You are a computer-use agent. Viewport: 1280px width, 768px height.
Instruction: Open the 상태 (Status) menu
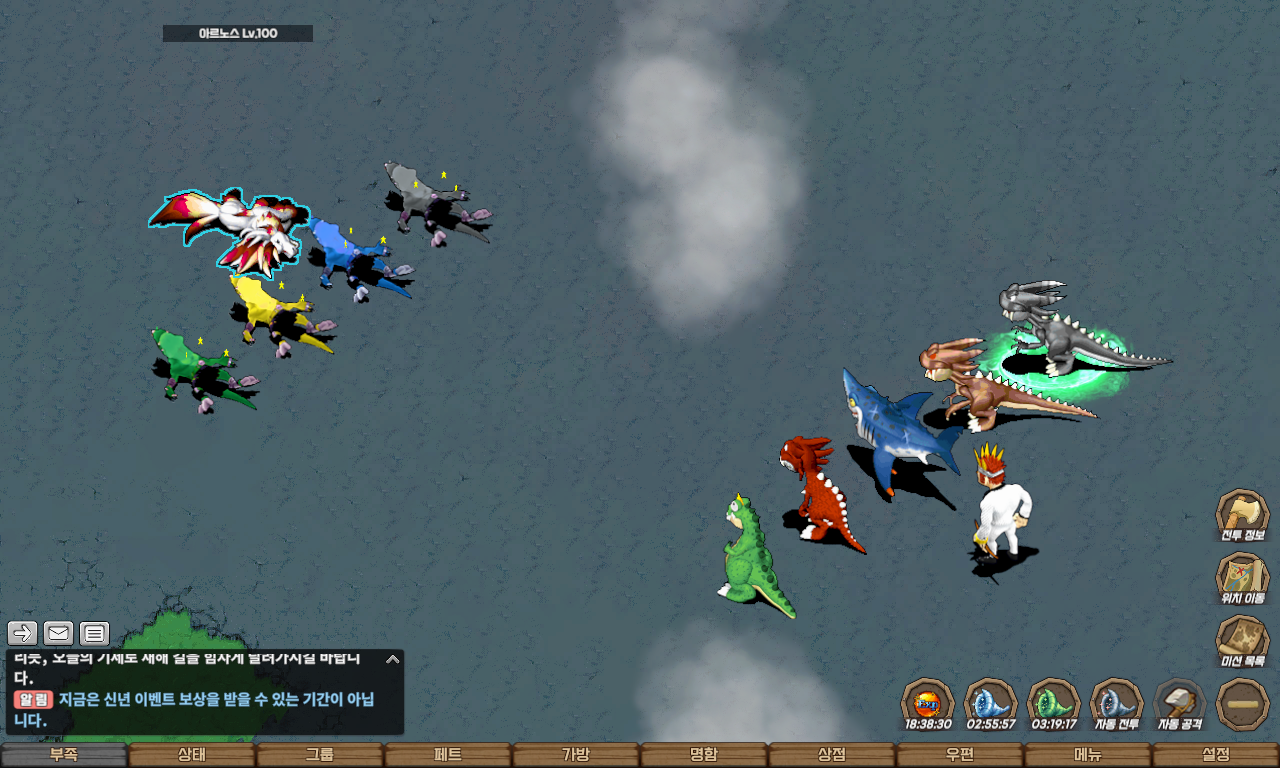tap(192, 755)
